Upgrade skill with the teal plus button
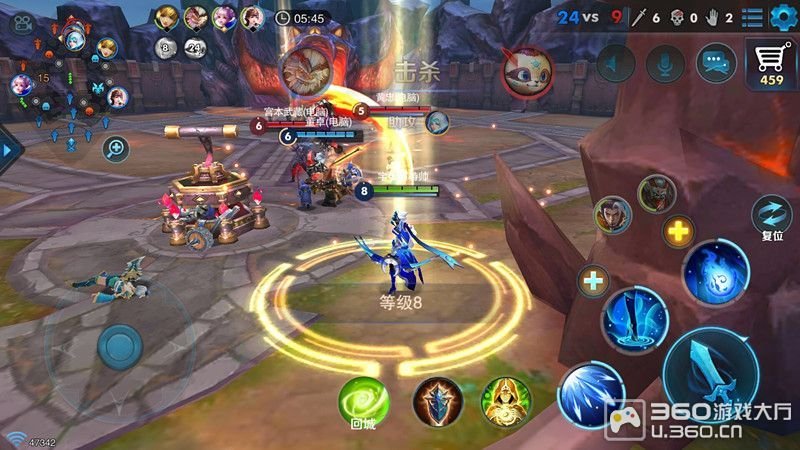 pyautogui.click(x=594, y=281)
